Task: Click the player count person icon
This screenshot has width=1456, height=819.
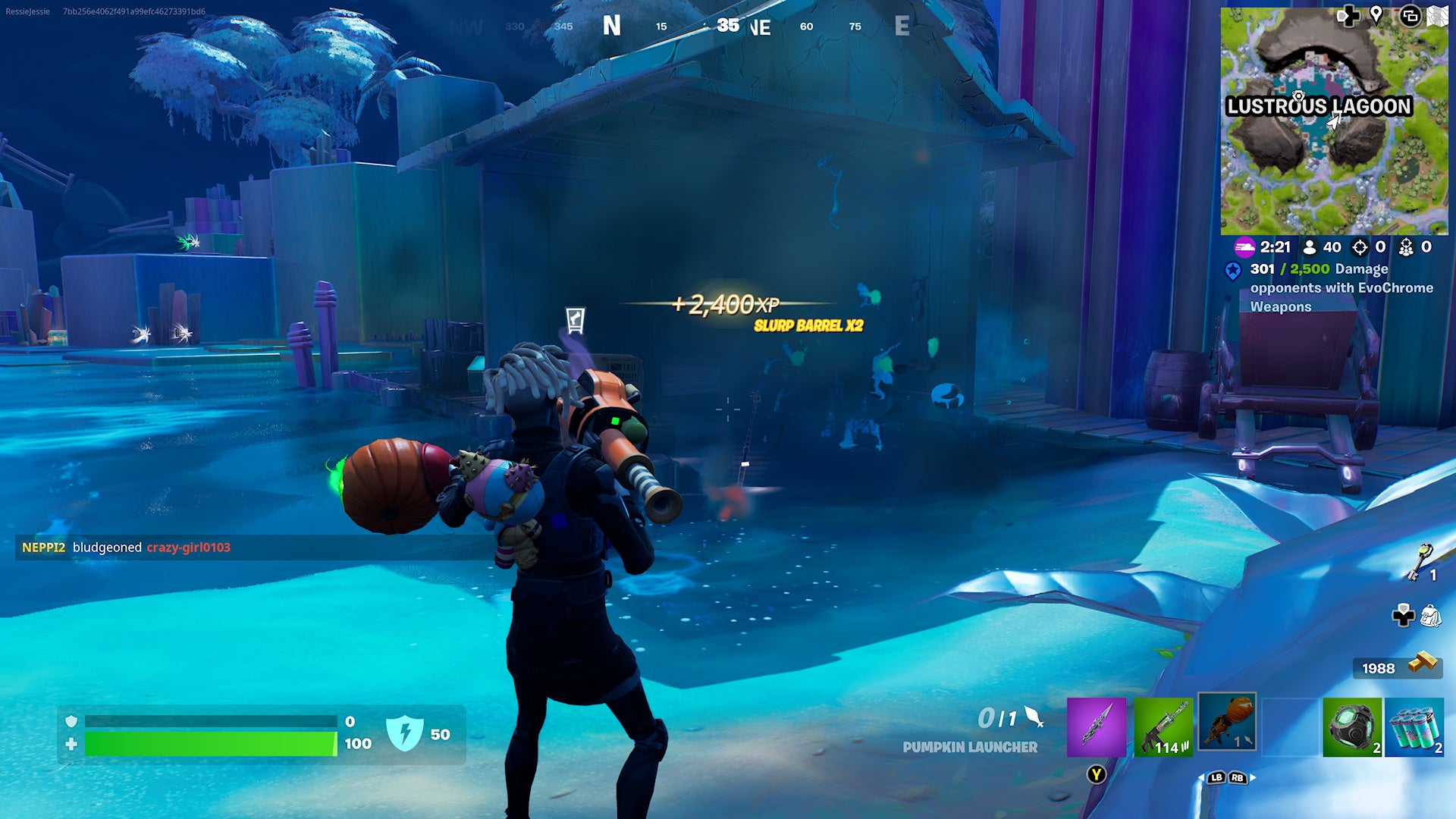Action: [1309, 247]
